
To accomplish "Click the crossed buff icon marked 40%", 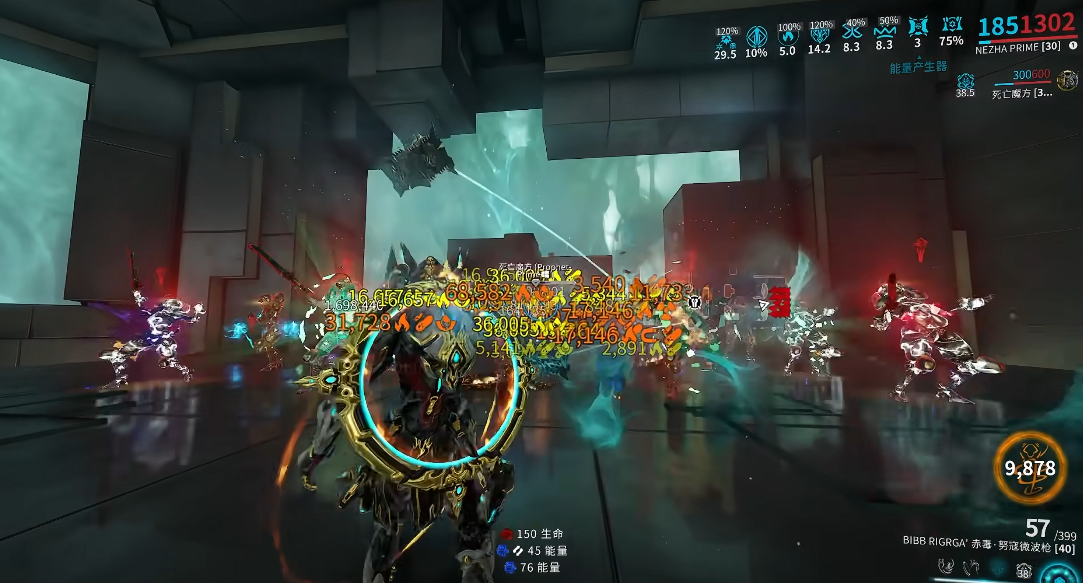I will 853,29.
